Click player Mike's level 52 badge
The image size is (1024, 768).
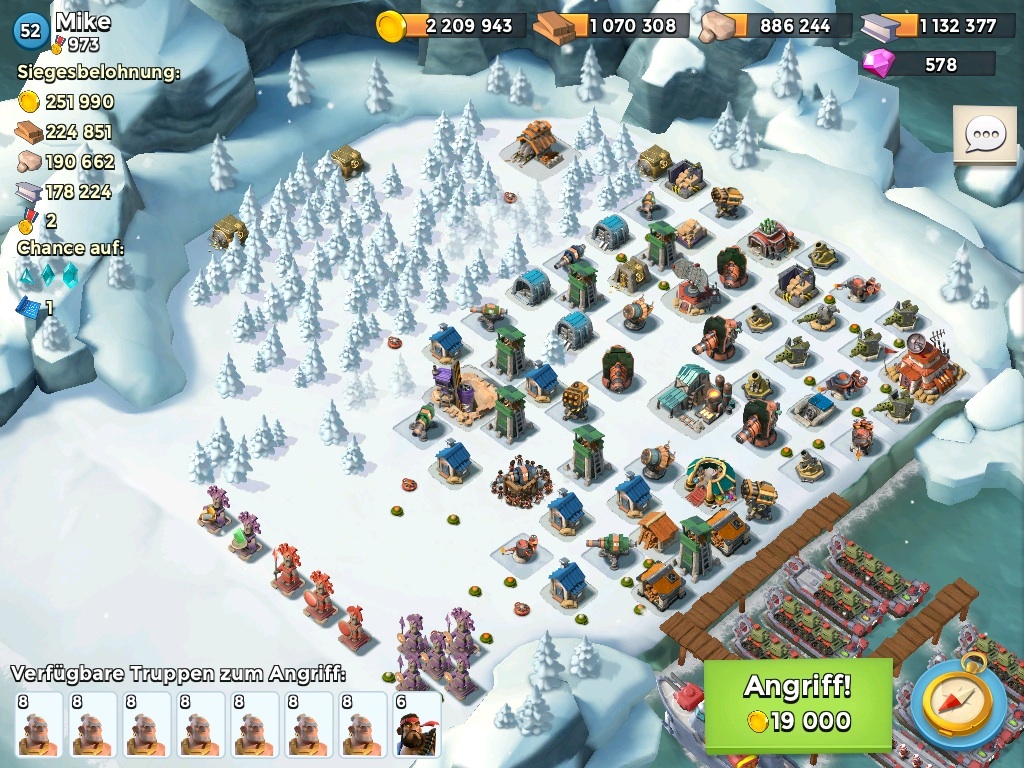(x=31, y=31)
